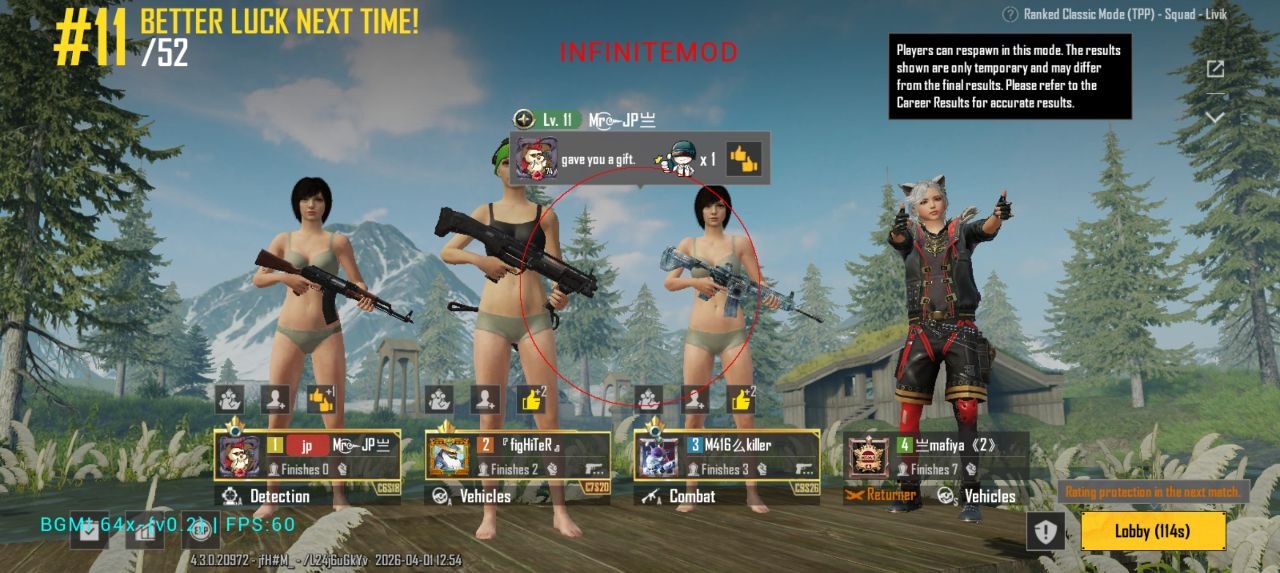Open figHiTeR's player card
1280x573 pixels.
coord(517,456)
